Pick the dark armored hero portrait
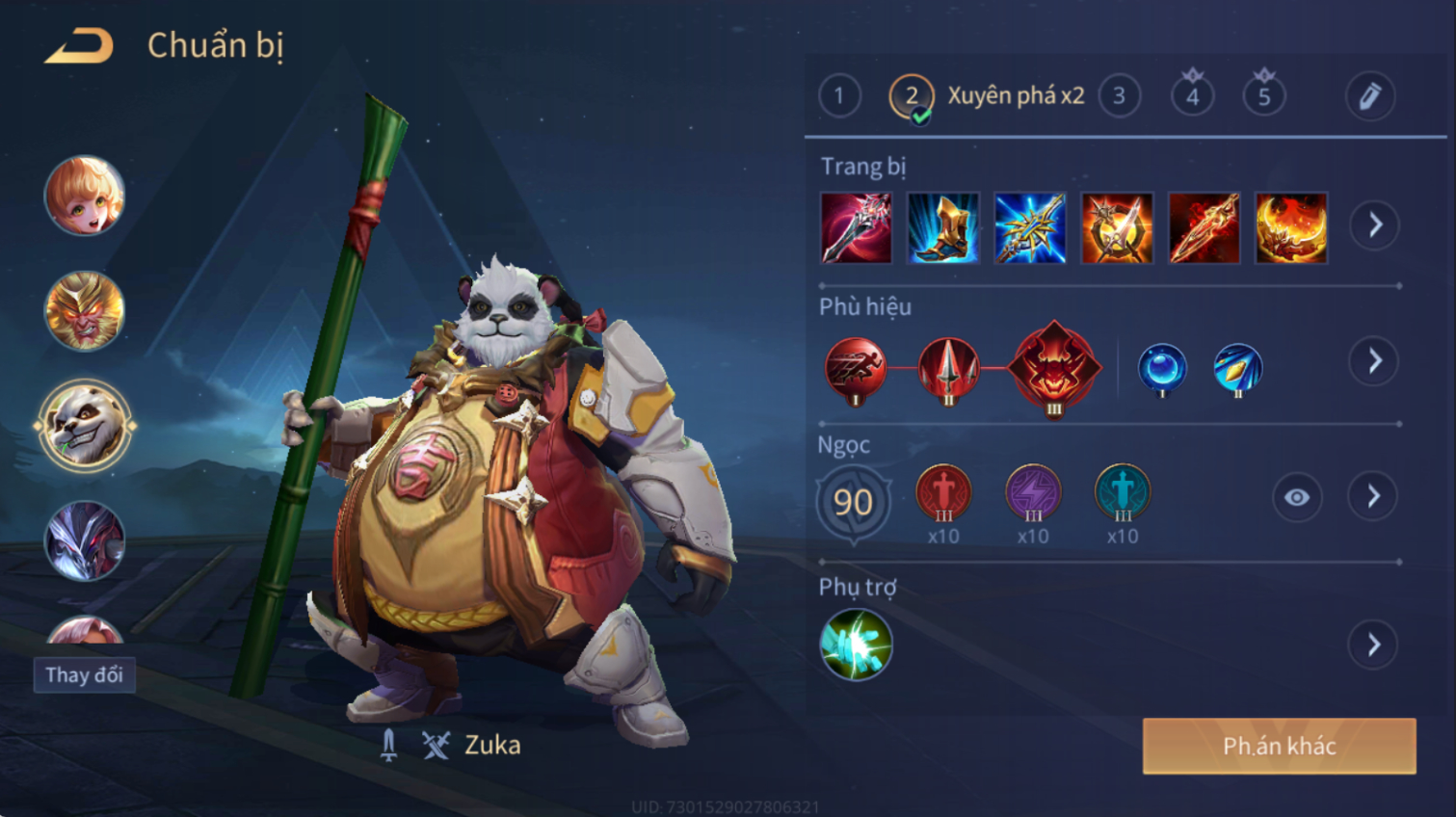1456x817 pixels. click(85, 540)
